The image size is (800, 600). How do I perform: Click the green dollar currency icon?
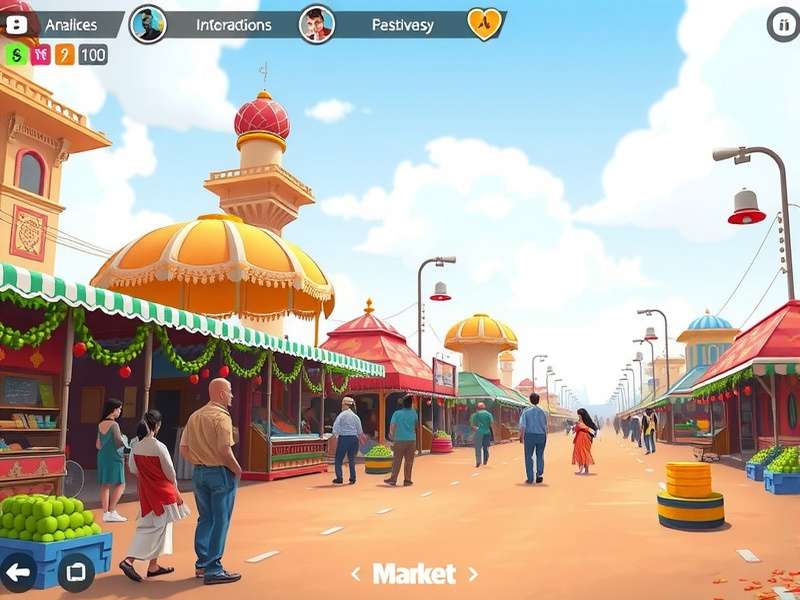coord(16,55)
